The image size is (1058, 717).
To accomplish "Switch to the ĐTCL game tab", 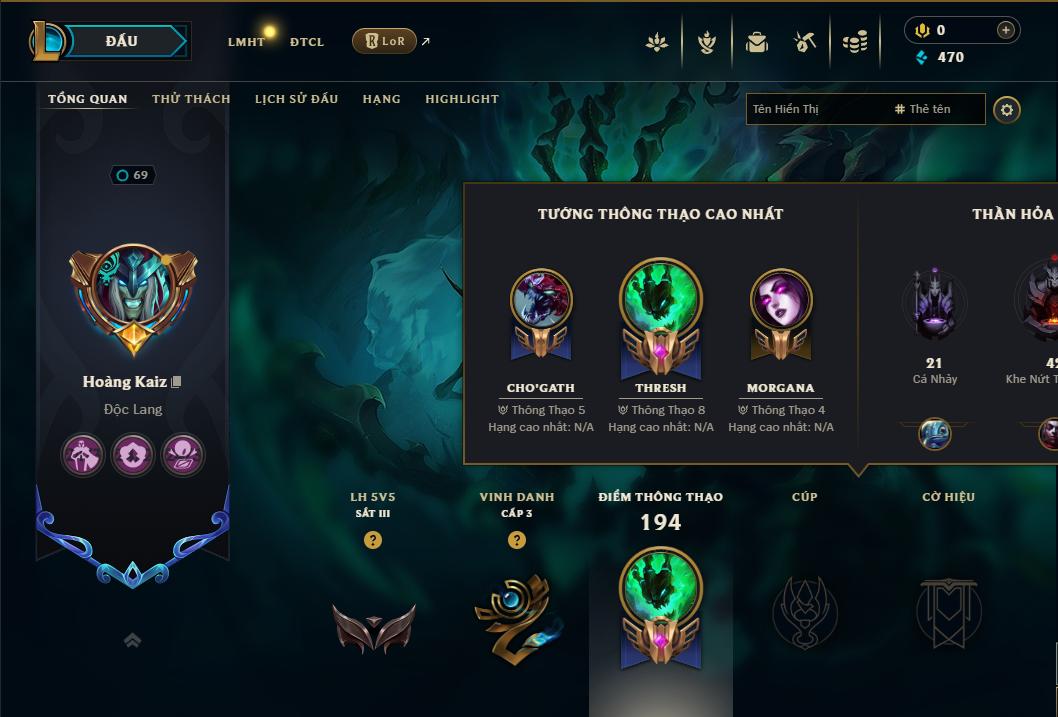I will [x=307, y=42].
